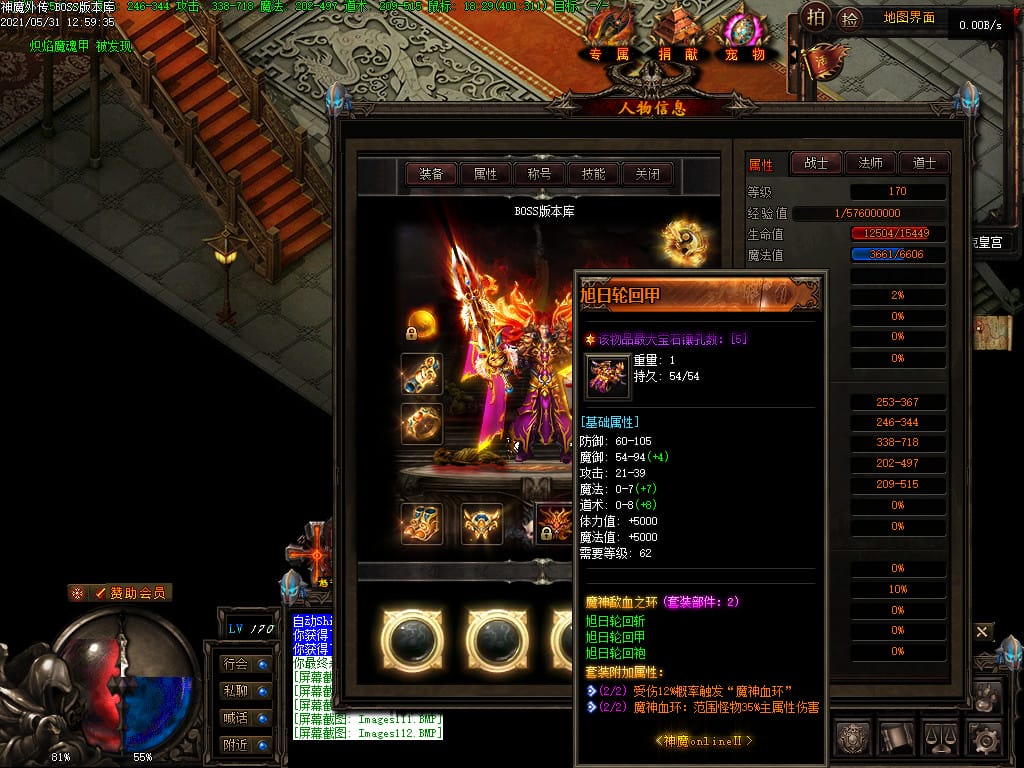
Task: Select the 称号 title tab
Action: (539, 174)
